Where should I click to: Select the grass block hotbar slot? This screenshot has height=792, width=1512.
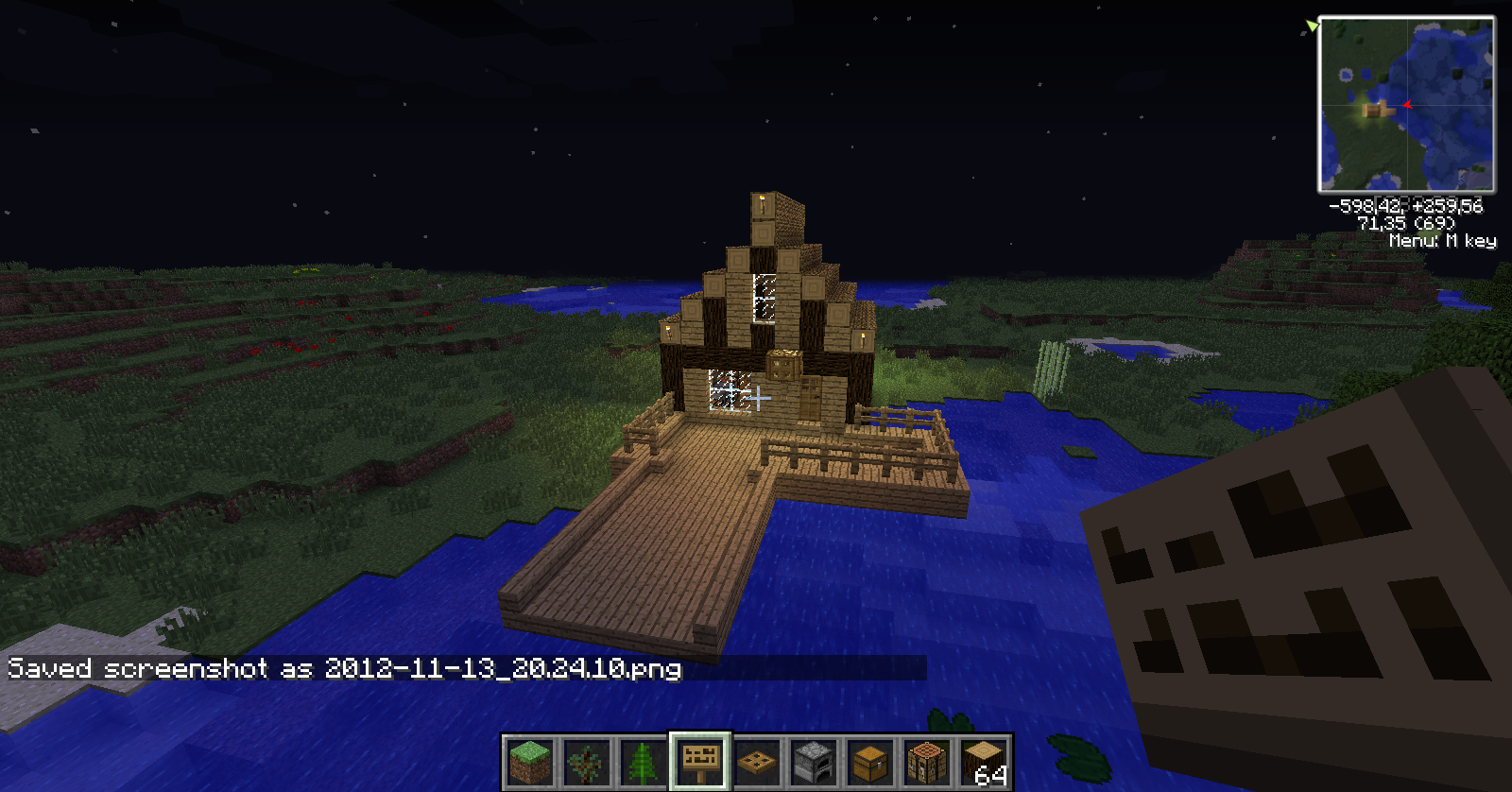(529, 762)
